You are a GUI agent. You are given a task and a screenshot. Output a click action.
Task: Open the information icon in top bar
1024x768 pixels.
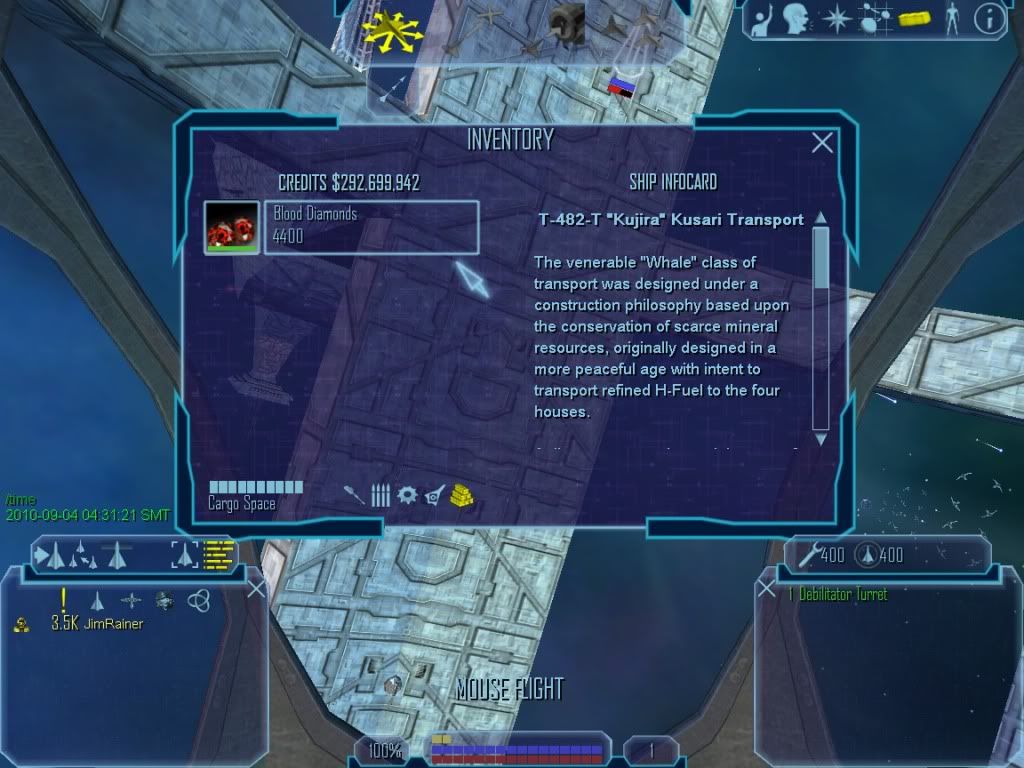coord(989,18)
